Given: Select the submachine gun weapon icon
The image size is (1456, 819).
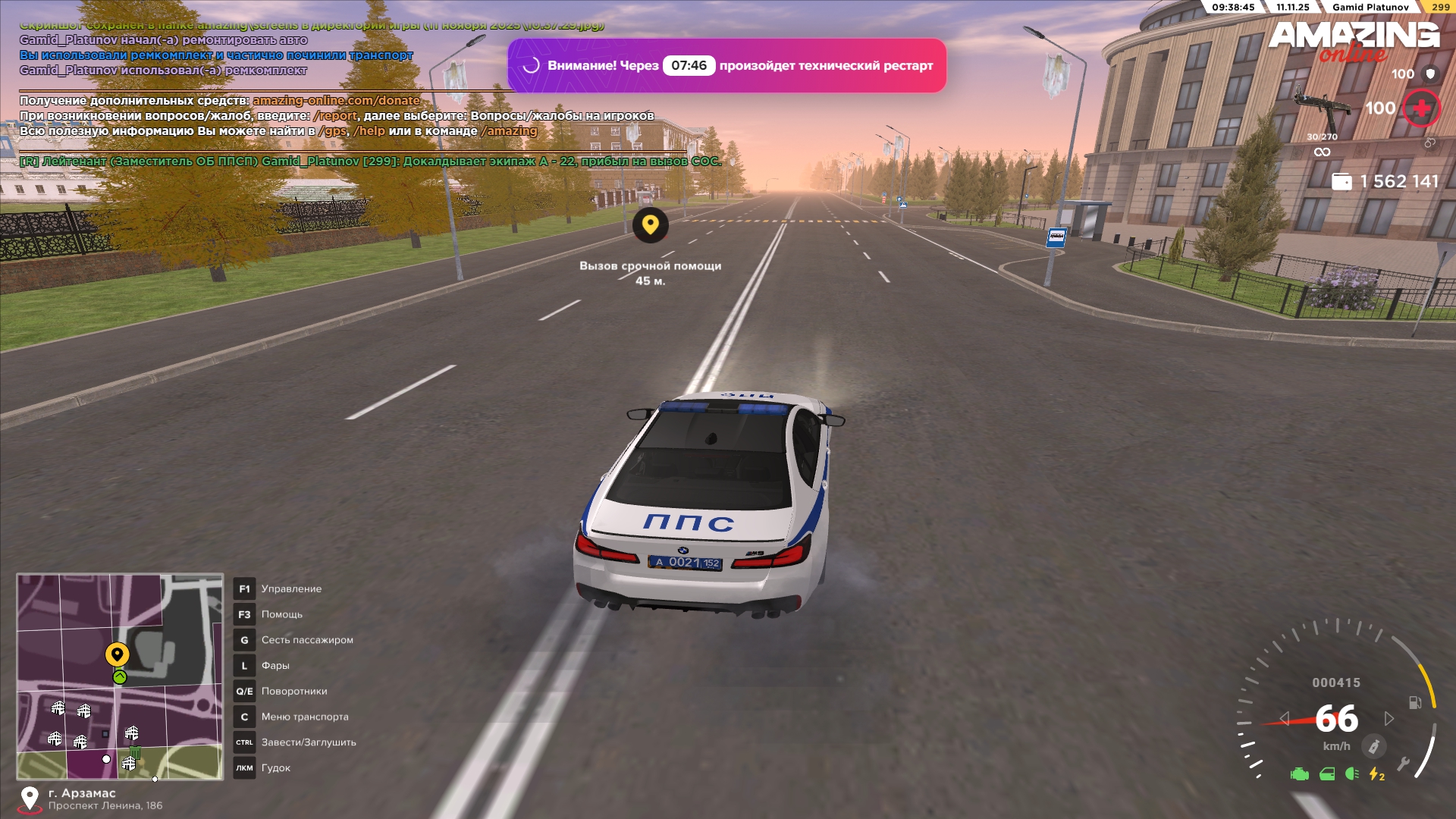Looking at the screenshot, I should (1322, 106).
